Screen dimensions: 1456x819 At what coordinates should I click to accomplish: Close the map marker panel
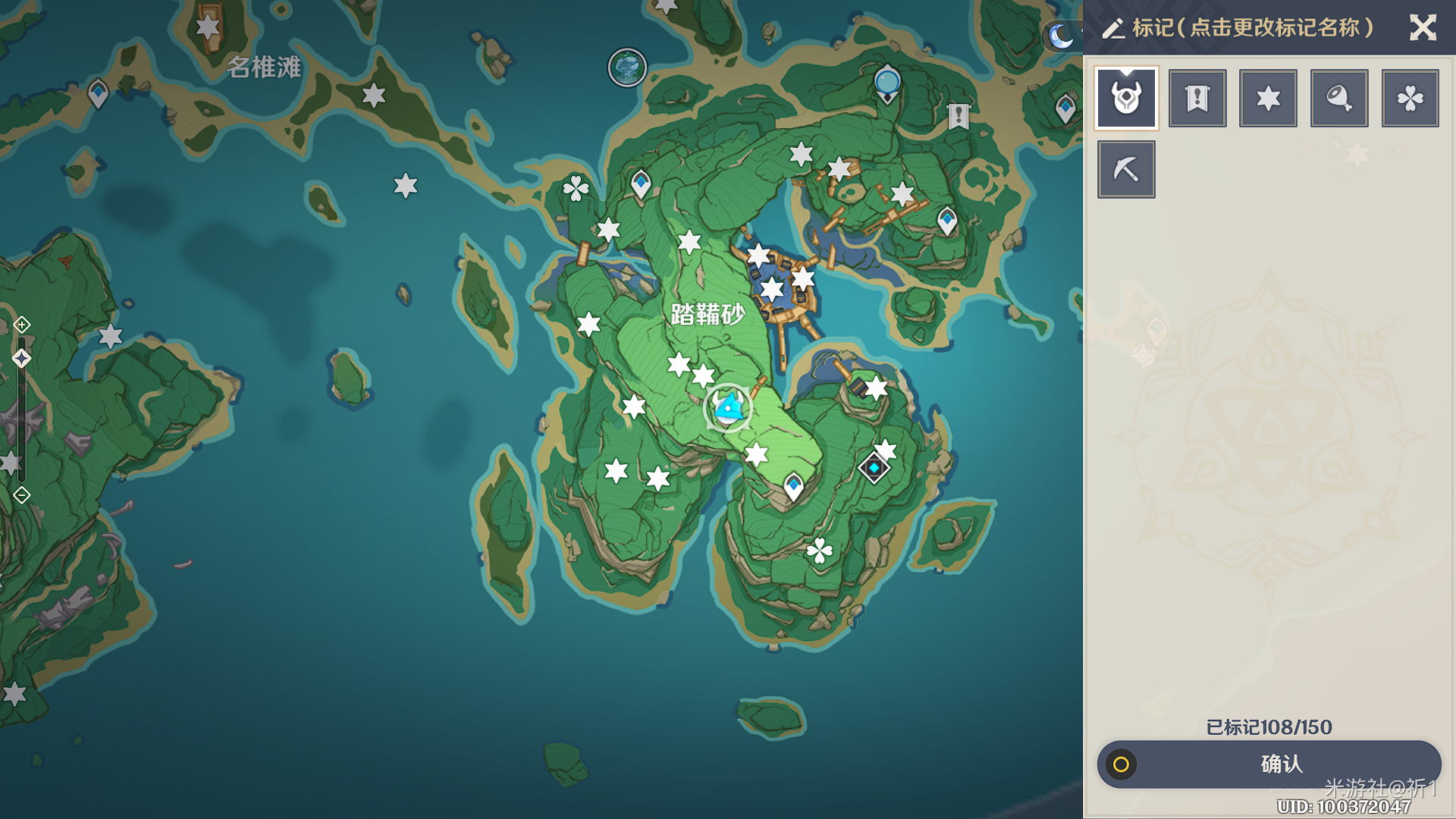[x=1423, y=28]
